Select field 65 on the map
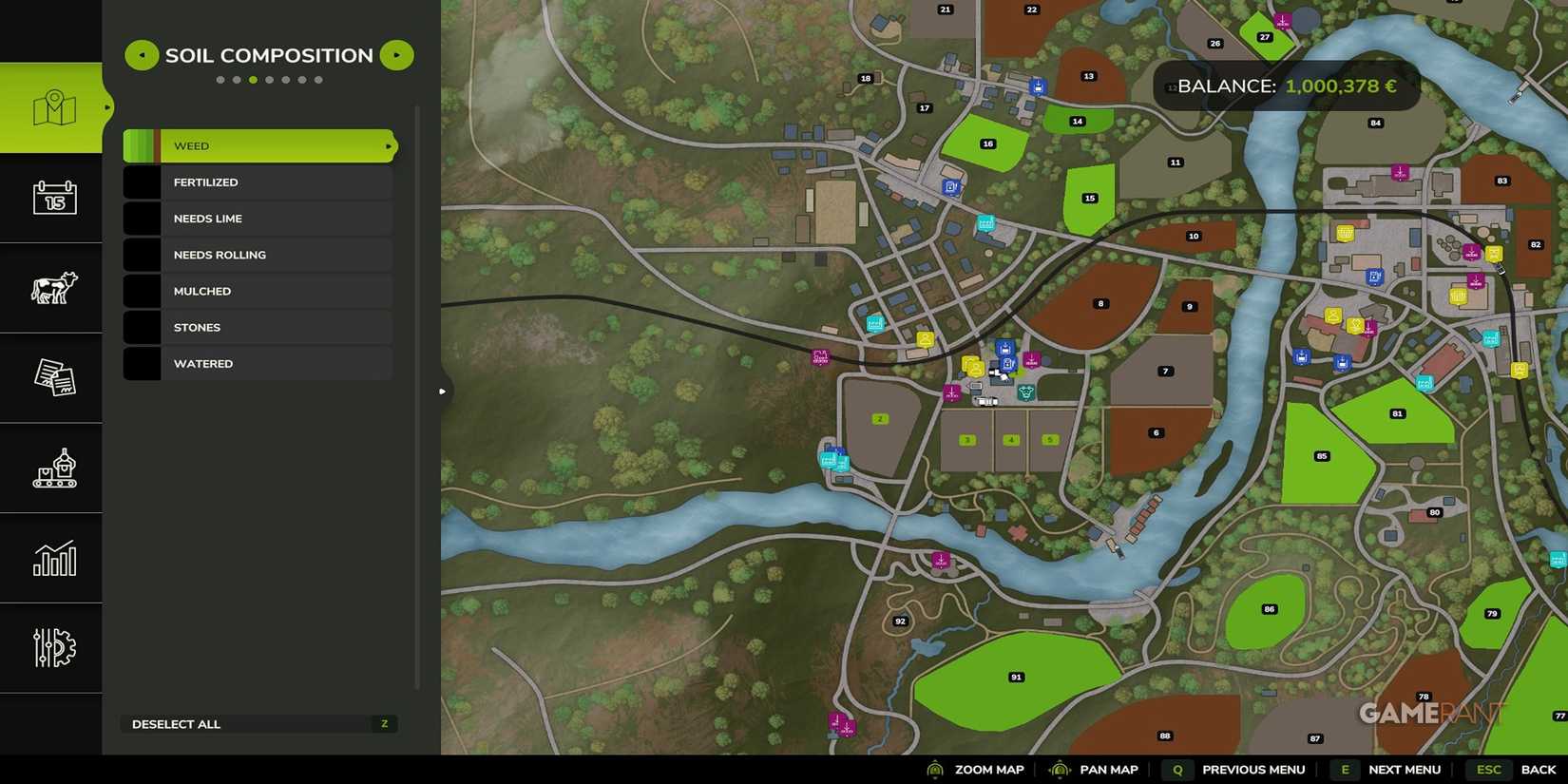Screen dimensions: 1568x784 (1321, 455)
